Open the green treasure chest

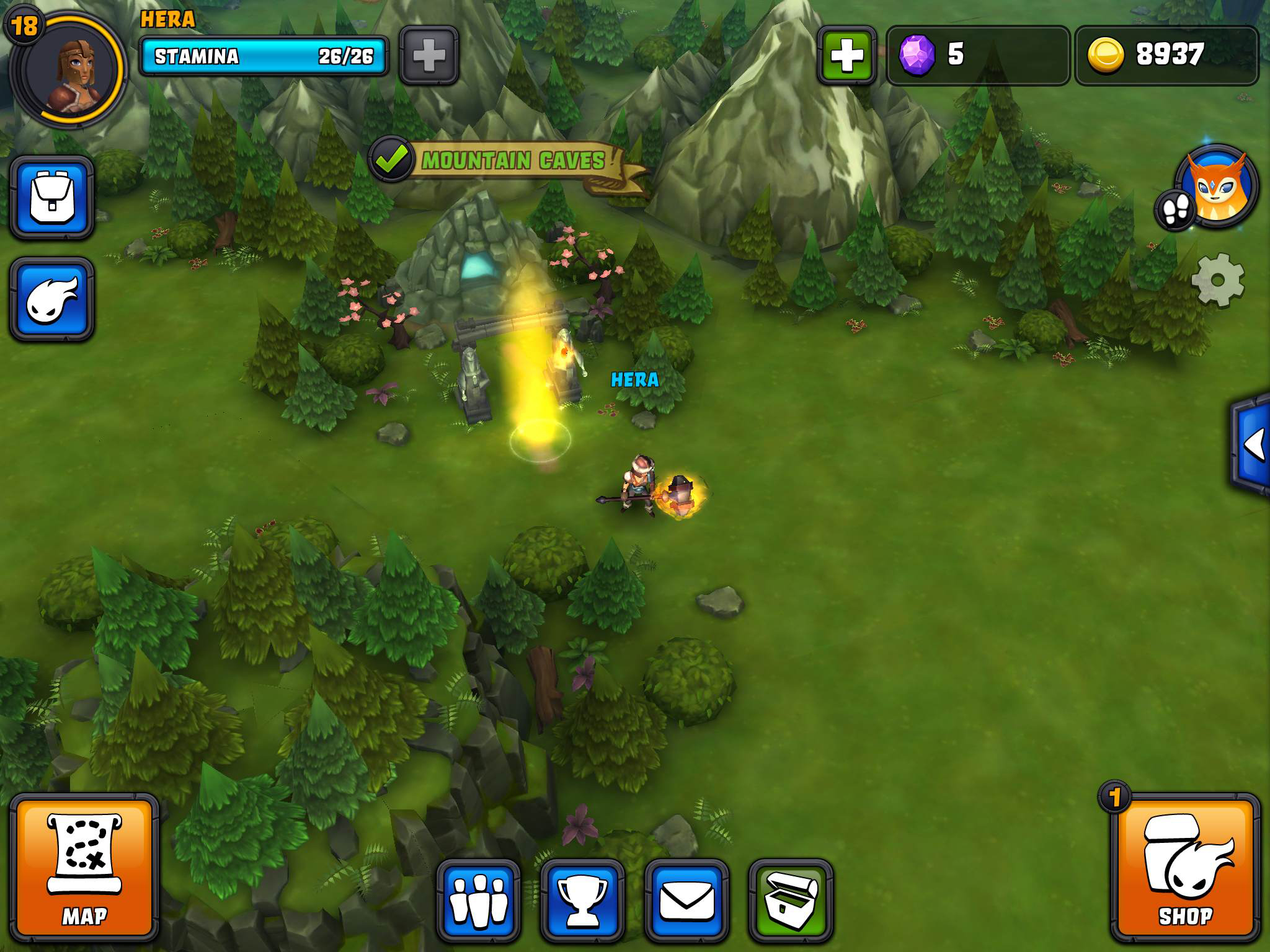click(x=790, y=900)
